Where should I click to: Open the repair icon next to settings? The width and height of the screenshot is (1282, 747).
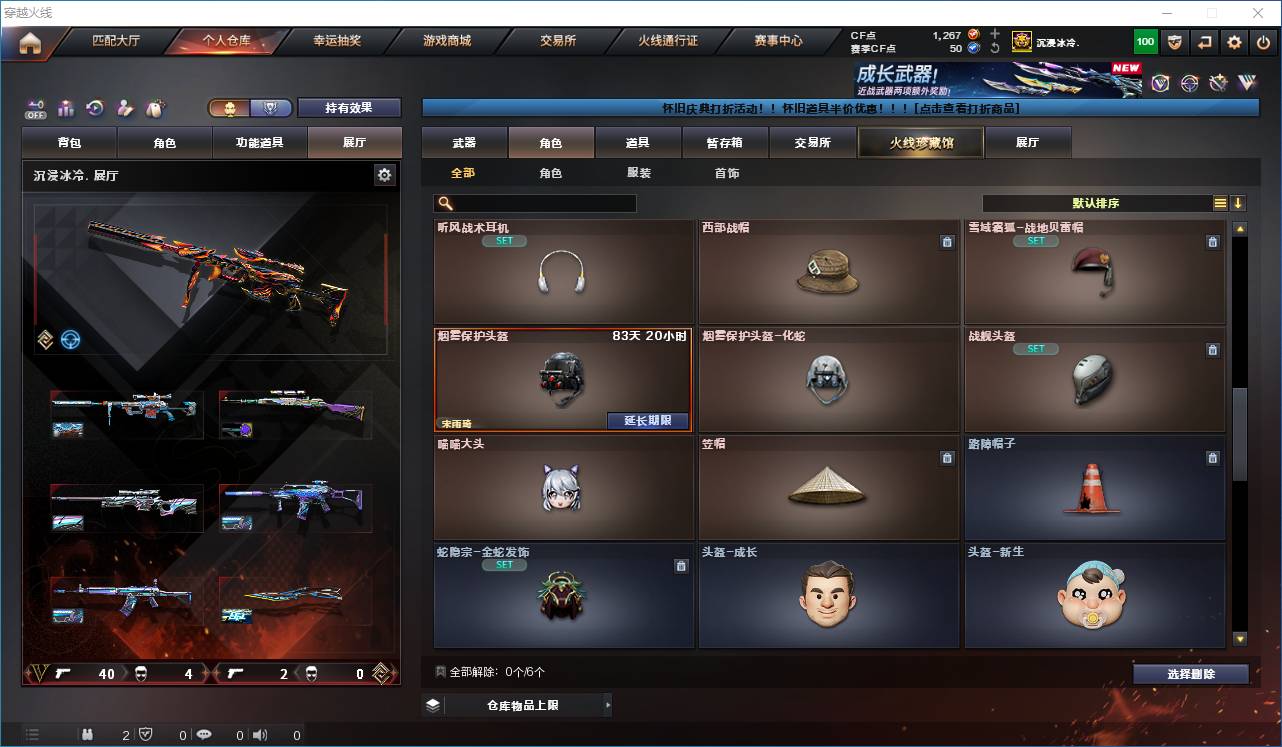point(1204,41)
